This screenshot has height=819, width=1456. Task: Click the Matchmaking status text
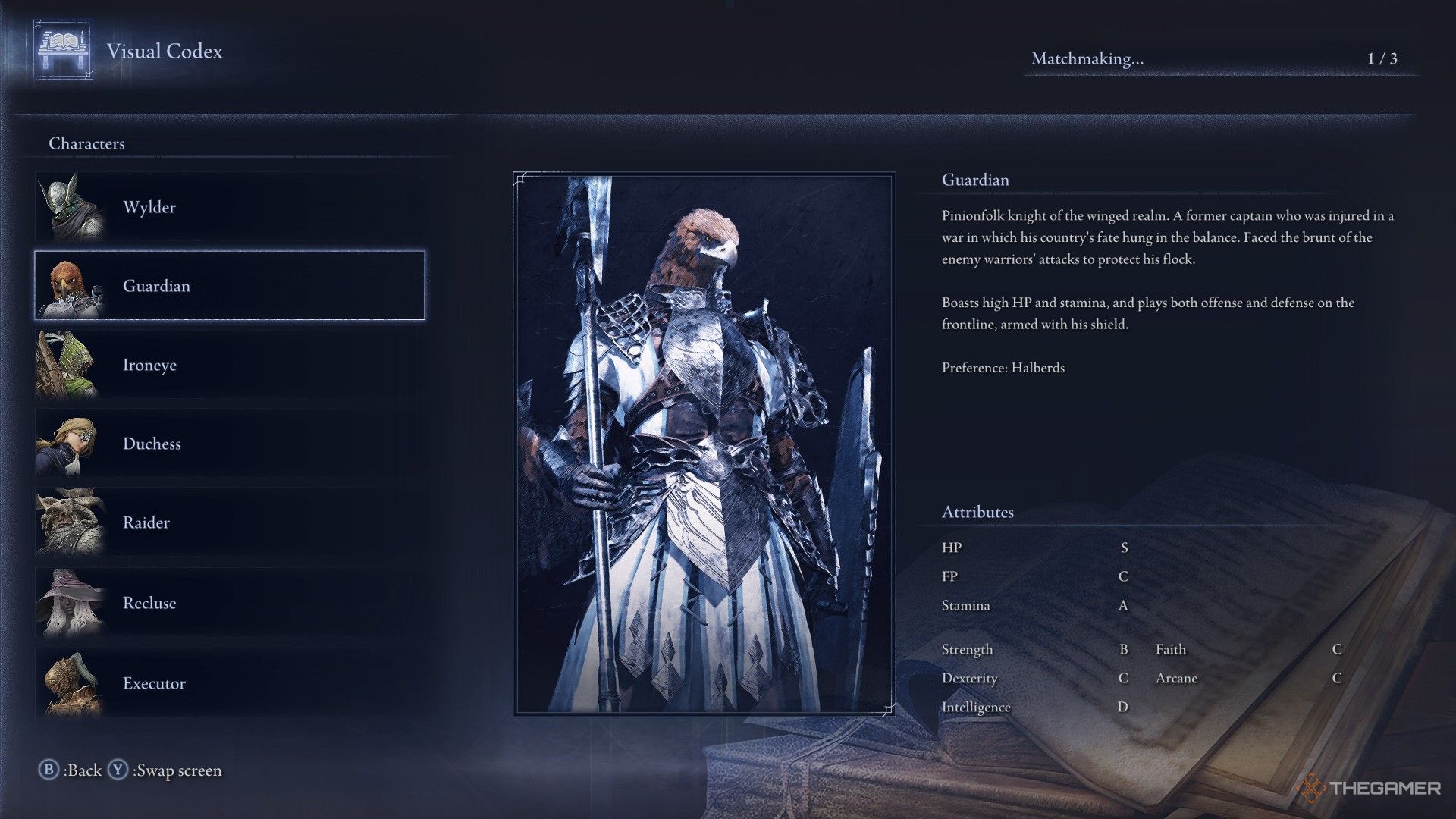coord(1090,56)
